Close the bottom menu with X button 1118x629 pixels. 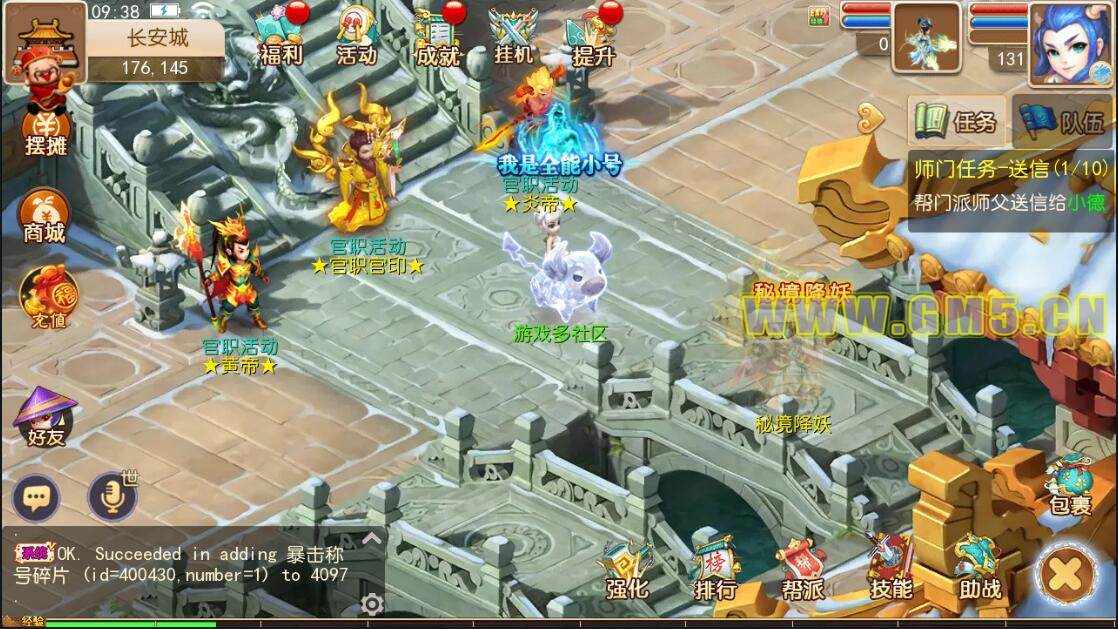[1067, 574]
